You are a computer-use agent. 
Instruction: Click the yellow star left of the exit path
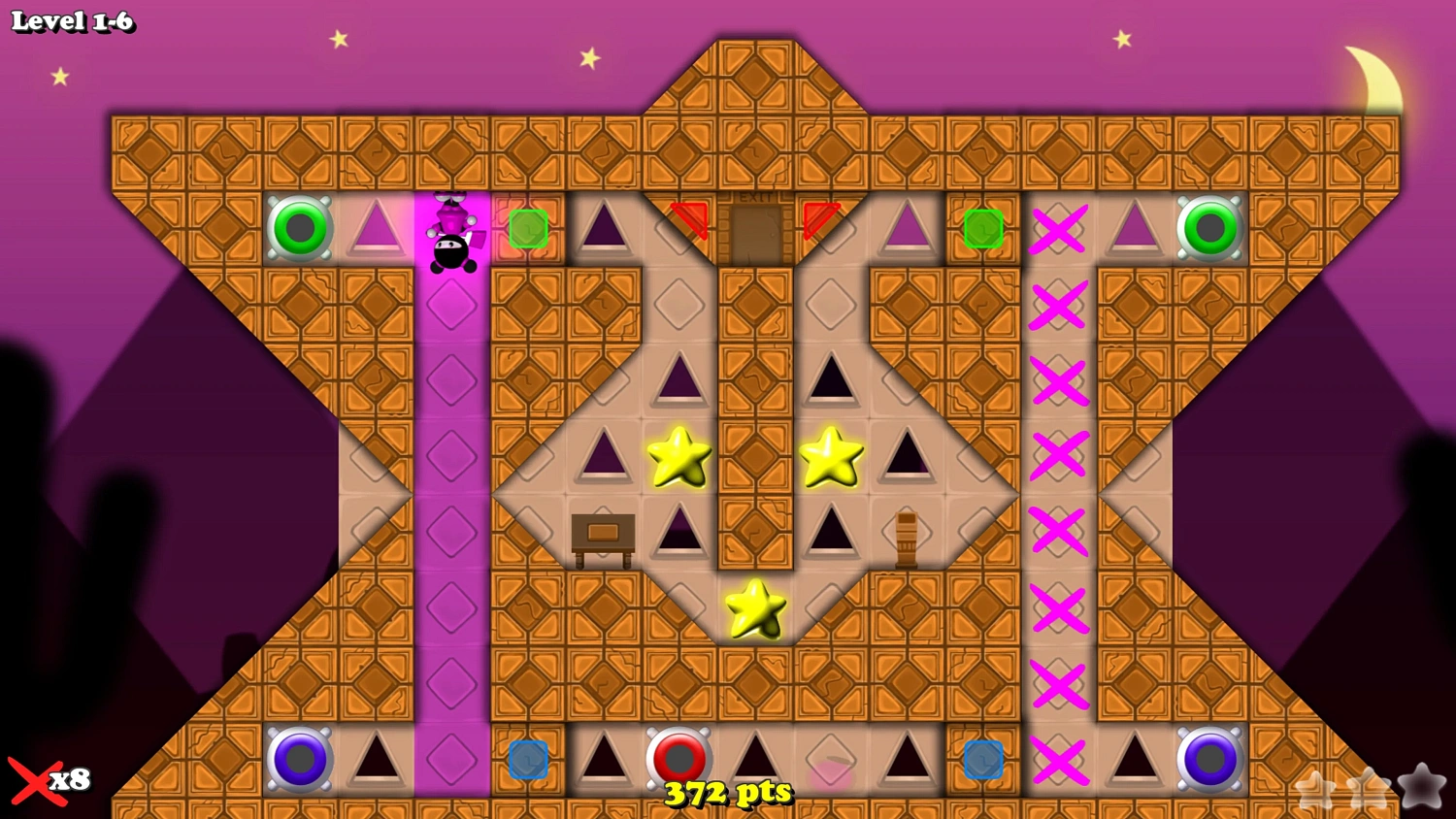coord(679,456)
